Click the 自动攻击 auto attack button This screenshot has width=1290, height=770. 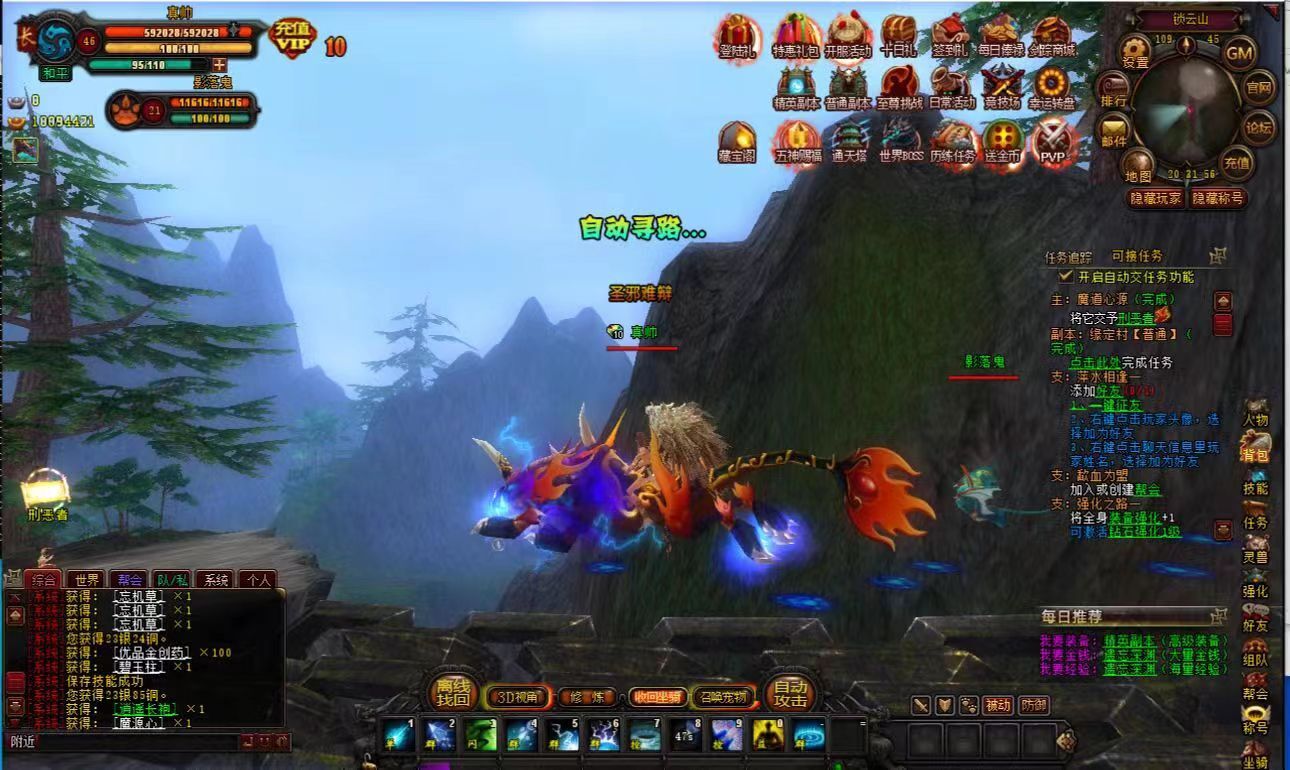point(789,693)
